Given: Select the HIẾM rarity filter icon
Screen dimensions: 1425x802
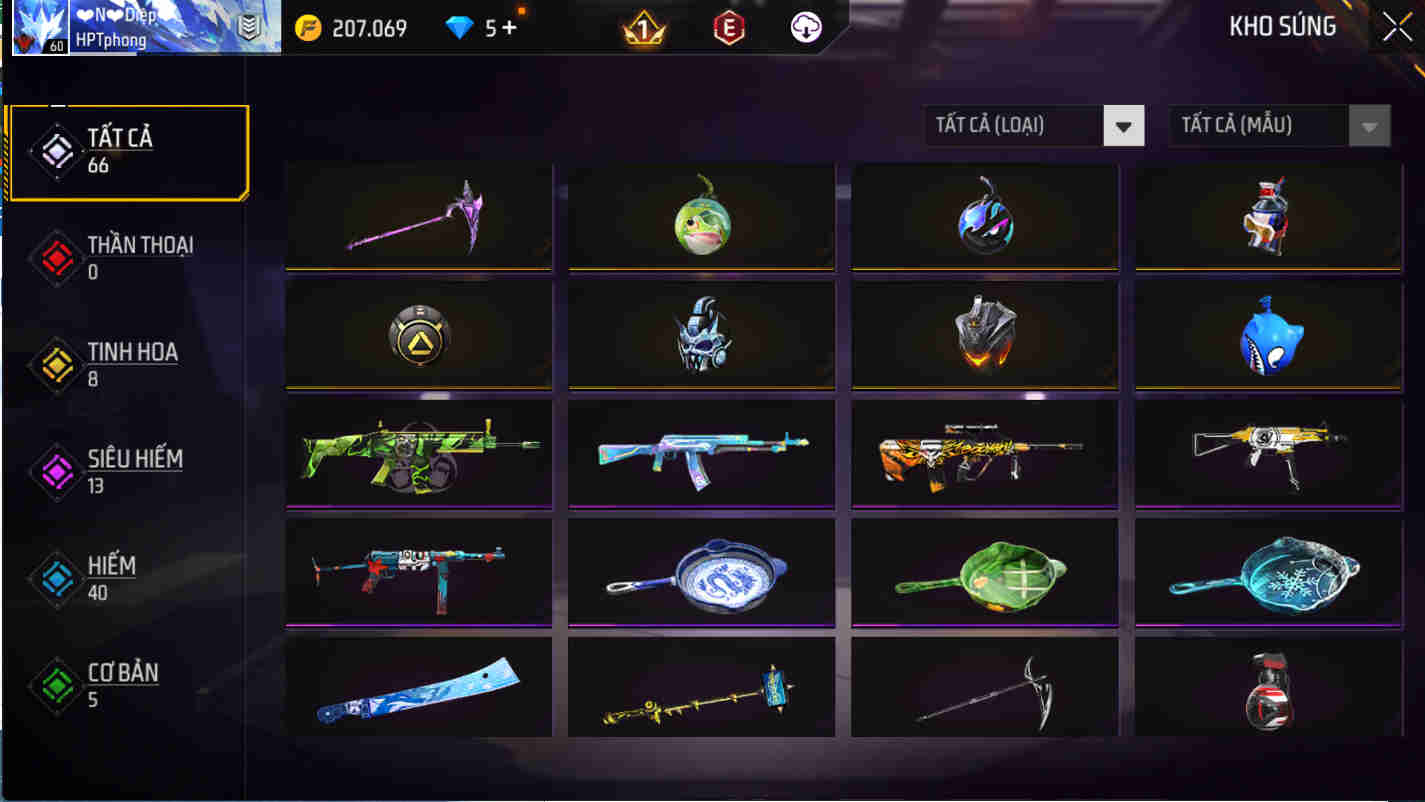Looking at the screenshot, I should click(57, 578).
